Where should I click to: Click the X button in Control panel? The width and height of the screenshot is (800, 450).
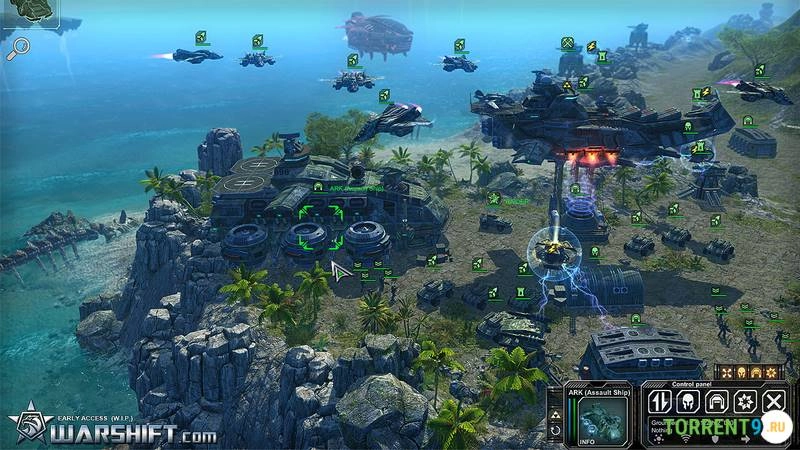[x=773, y=402]
